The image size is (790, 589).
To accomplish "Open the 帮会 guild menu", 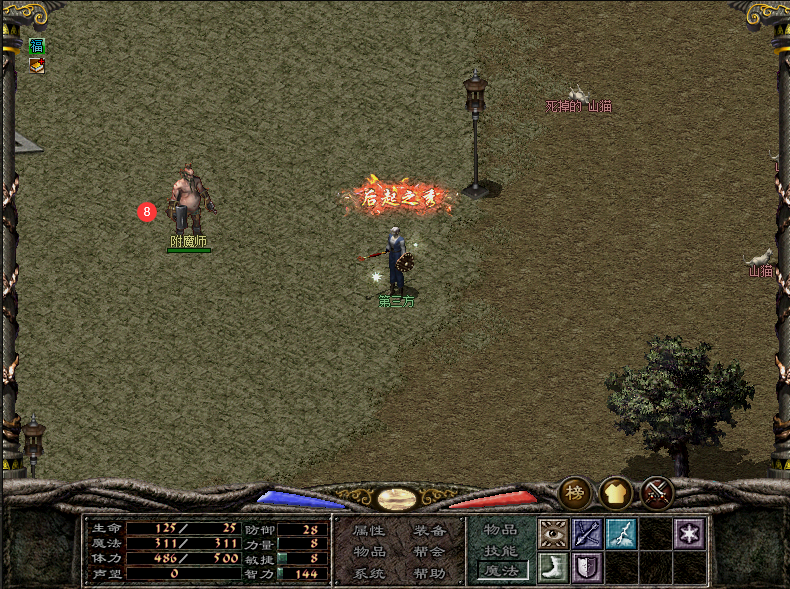I will pos(430,551).
